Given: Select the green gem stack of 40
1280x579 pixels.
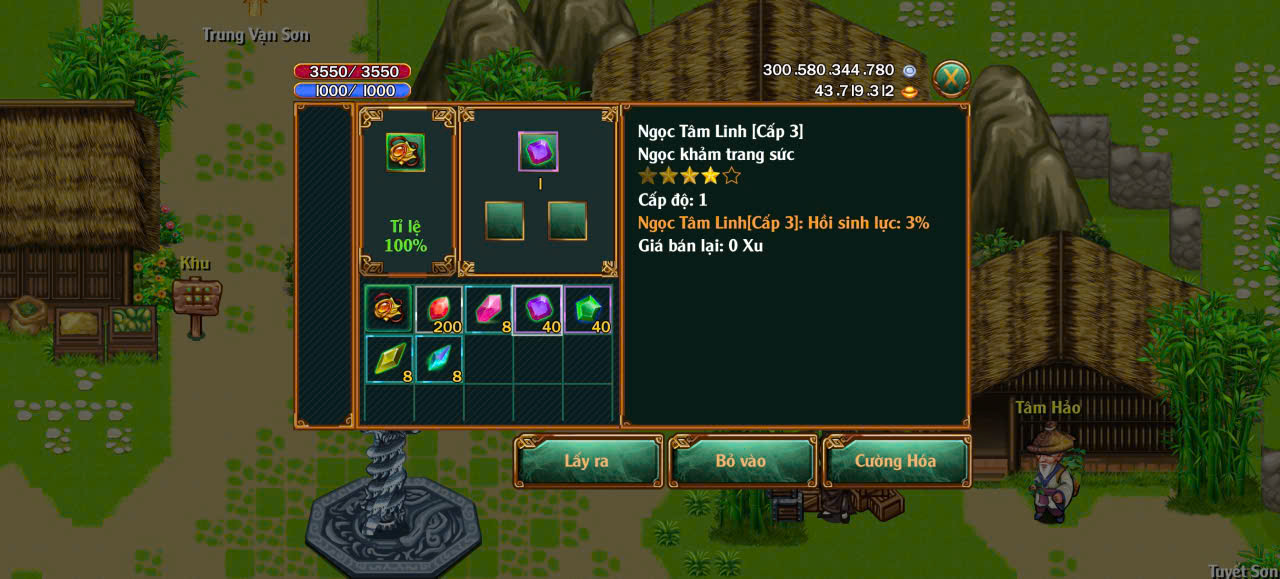Looking at the screenshot, I should click(x=588, y=309).
